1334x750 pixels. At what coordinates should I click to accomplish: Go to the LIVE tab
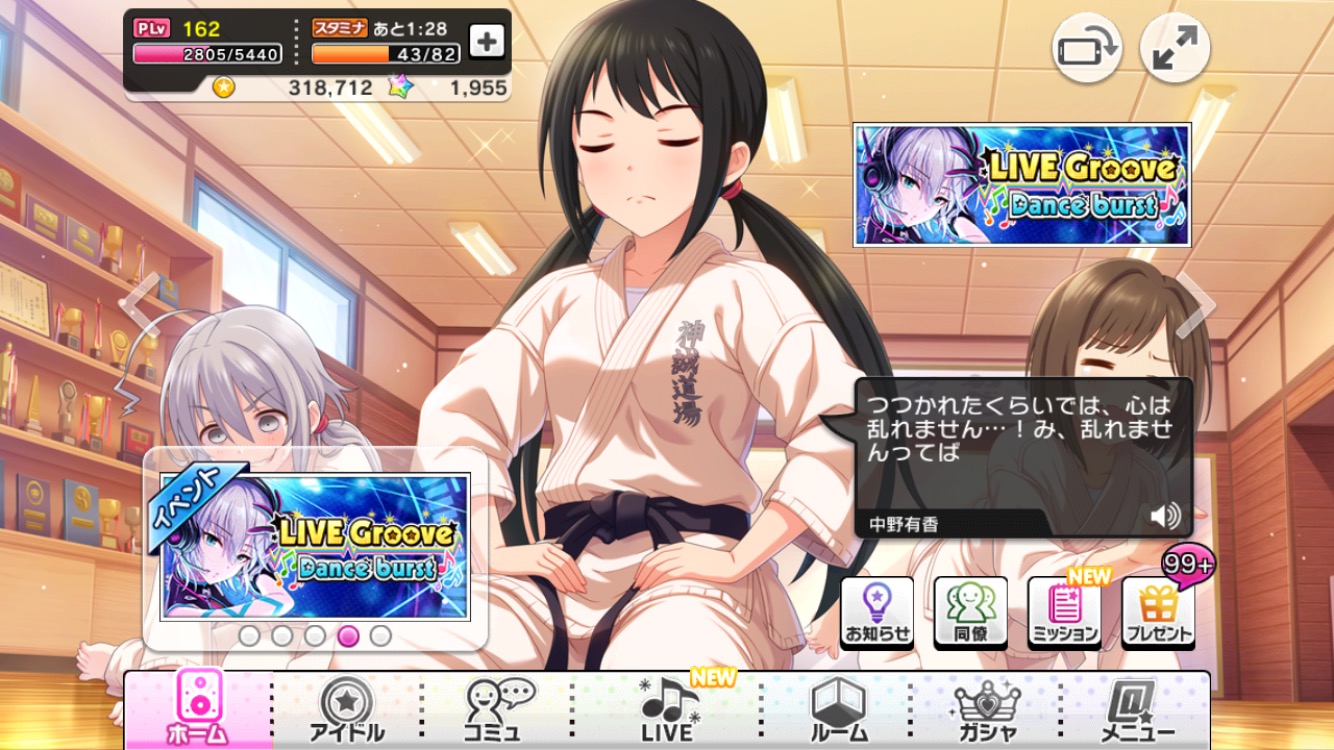[x=668, y=709]
